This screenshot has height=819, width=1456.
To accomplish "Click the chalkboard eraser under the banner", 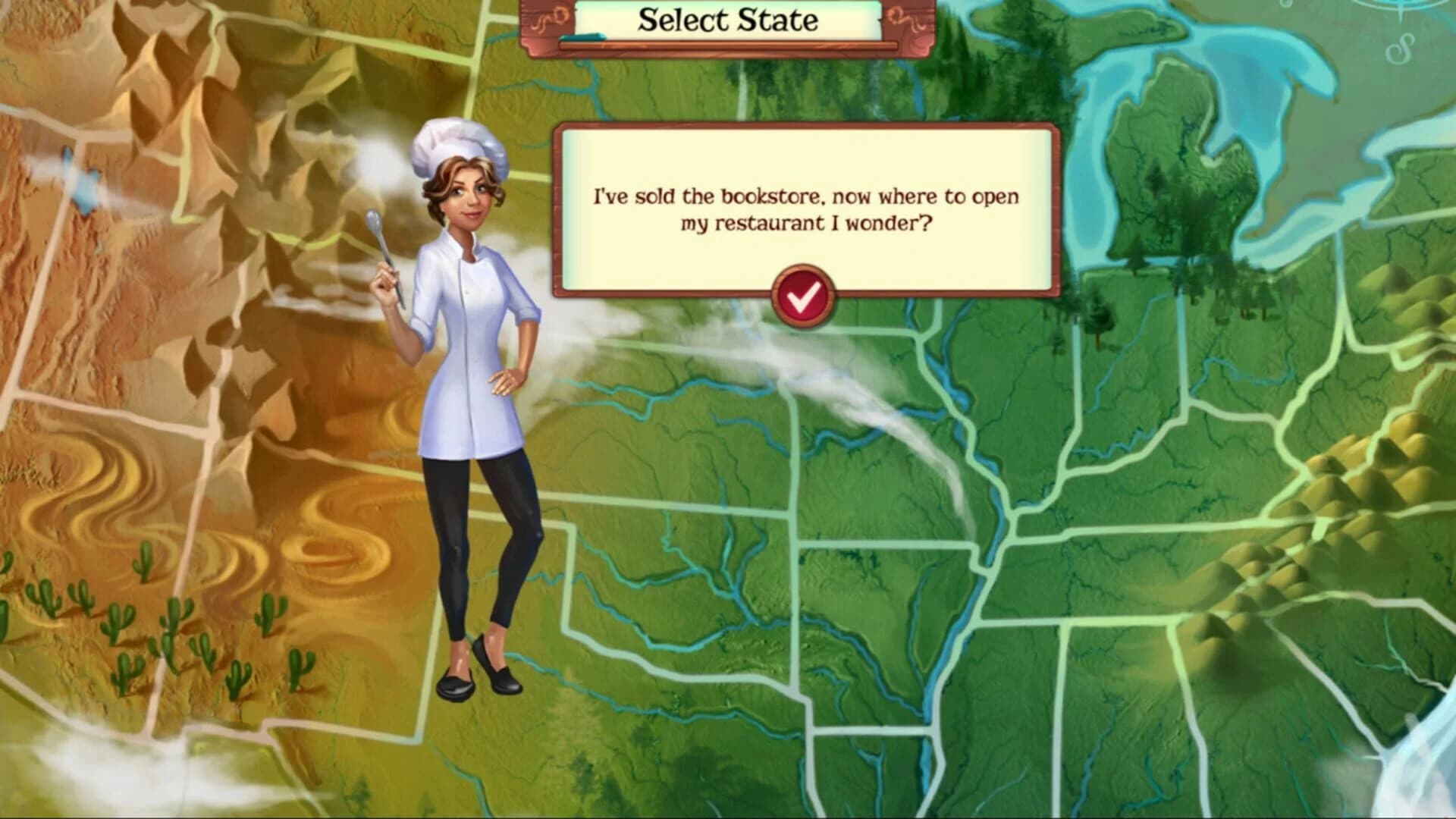I will tap(584, 36).
